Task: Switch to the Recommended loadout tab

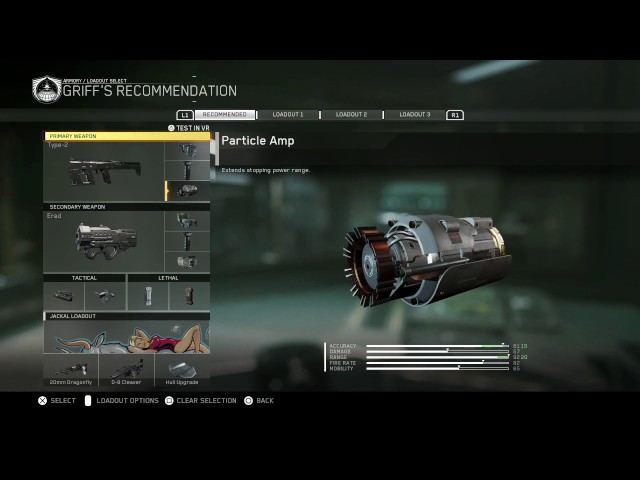Action: tap(225, 115)
